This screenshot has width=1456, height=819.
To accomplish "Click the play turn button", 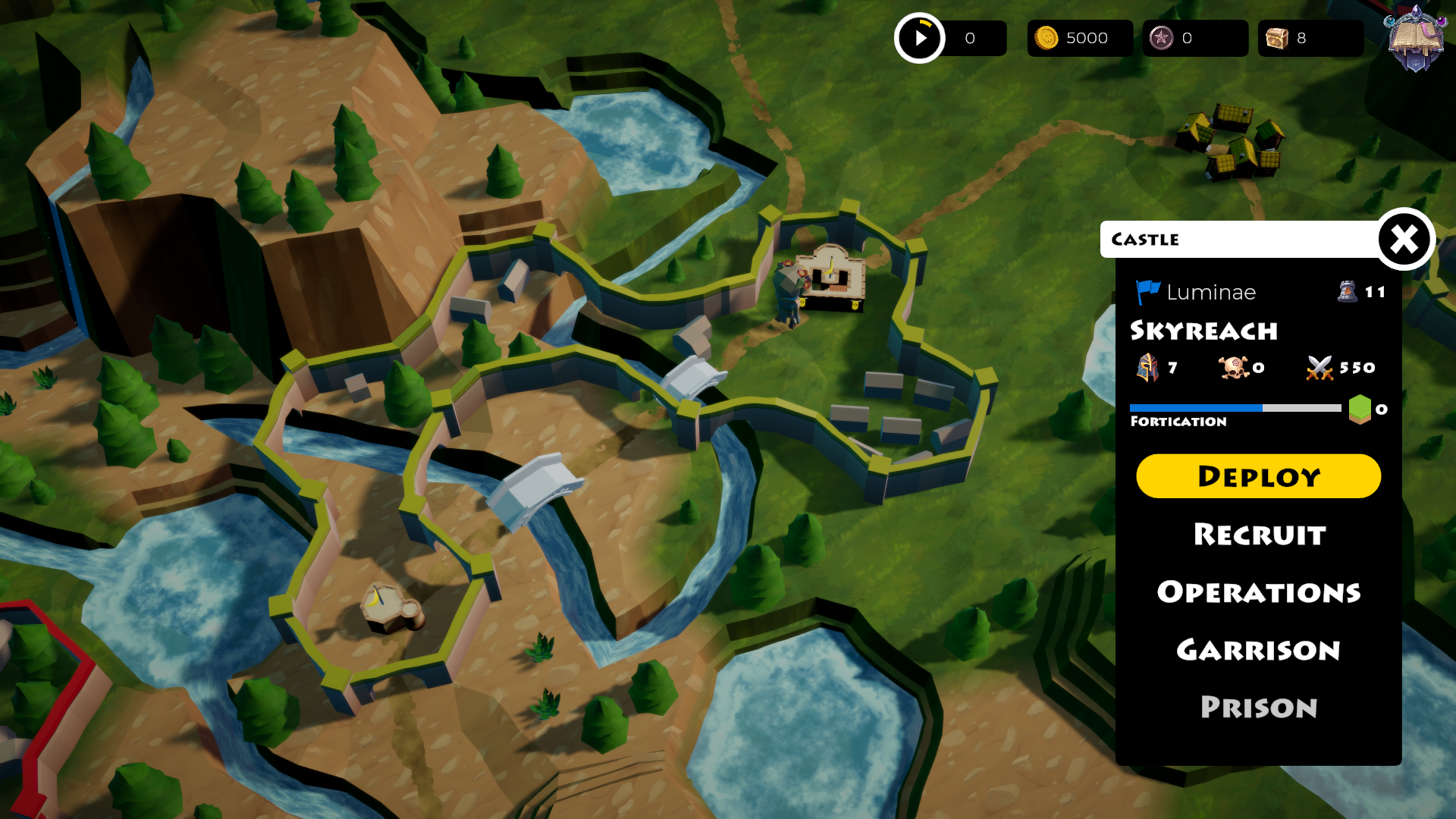I will click(x=920, y=38).
